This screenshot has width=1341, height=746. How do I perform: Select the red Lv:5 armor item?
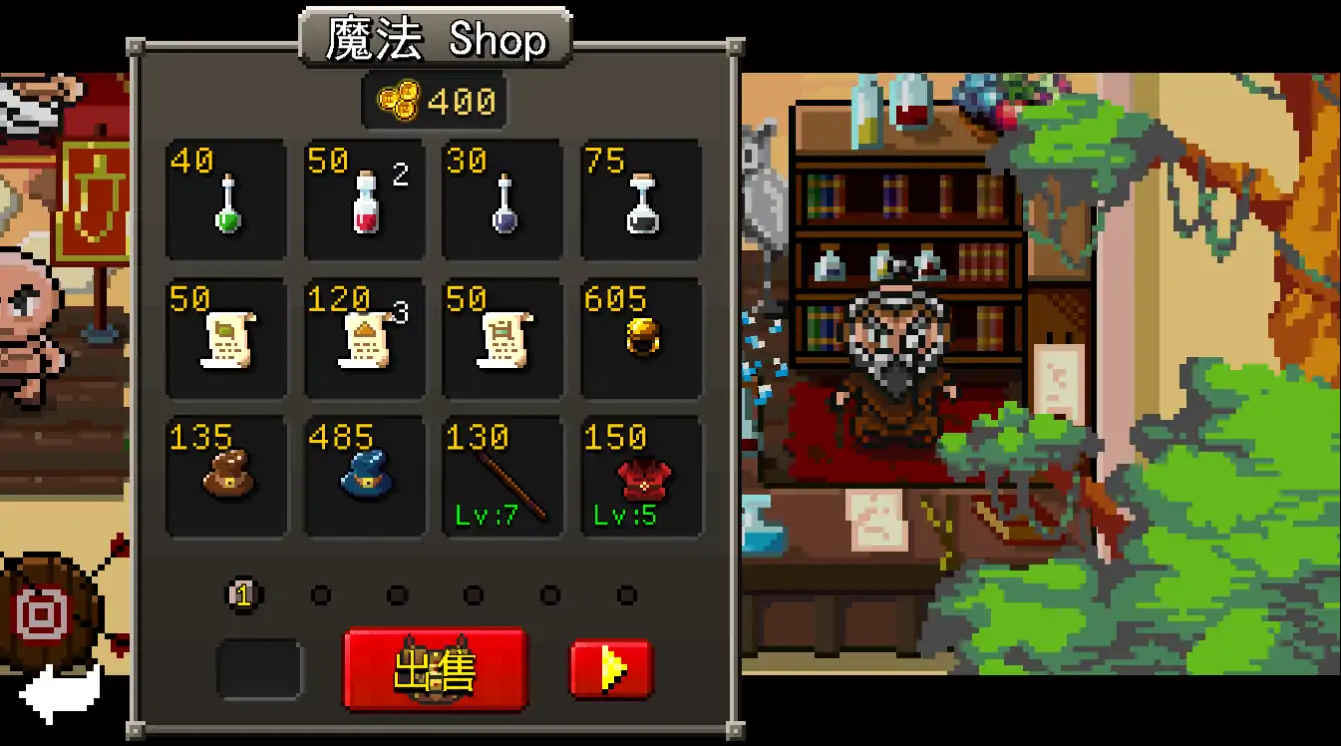[x=640, y=475]
